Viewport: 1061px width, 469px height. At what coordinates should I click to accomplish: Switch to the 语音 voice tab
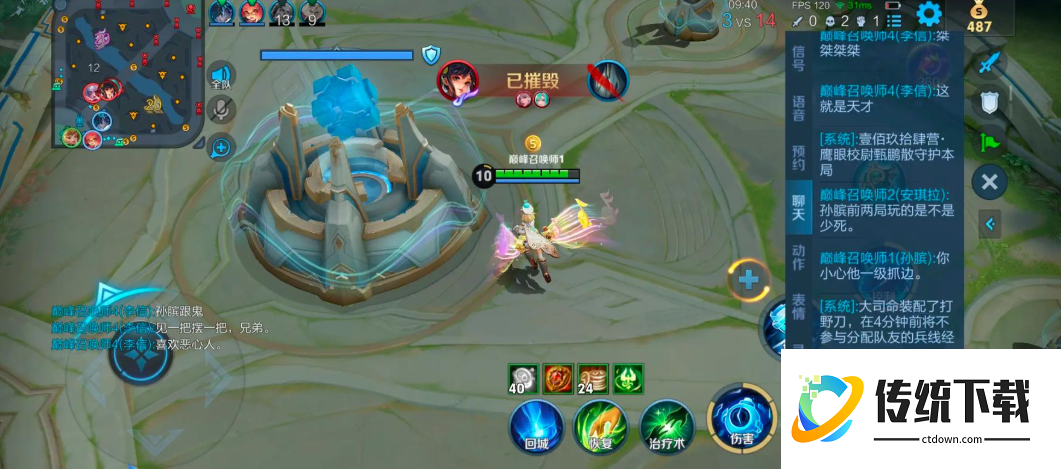click(x=798, y=108)
